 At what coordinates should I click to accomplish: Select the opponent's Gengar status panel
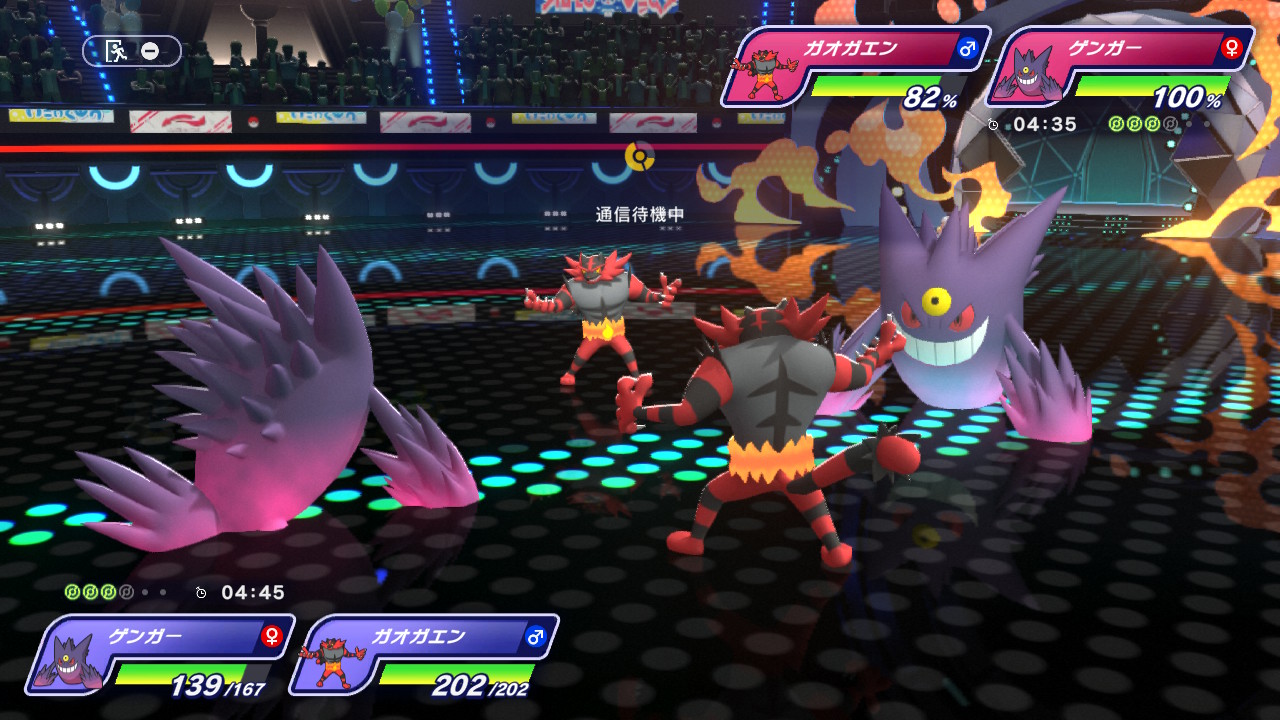(1120, 67)
